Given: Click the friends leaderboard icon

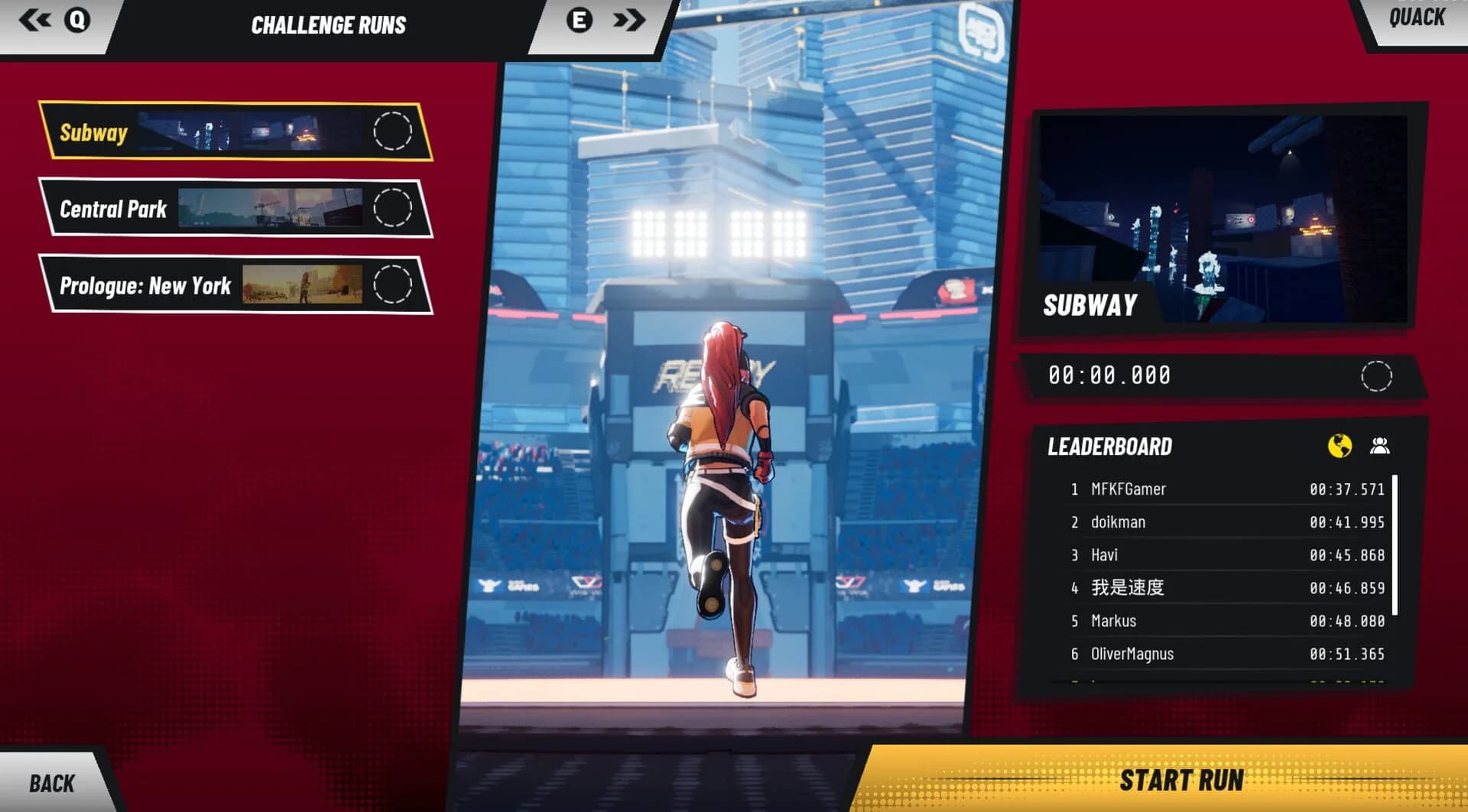Looking at the screenshot, I should coord(1381,443).
